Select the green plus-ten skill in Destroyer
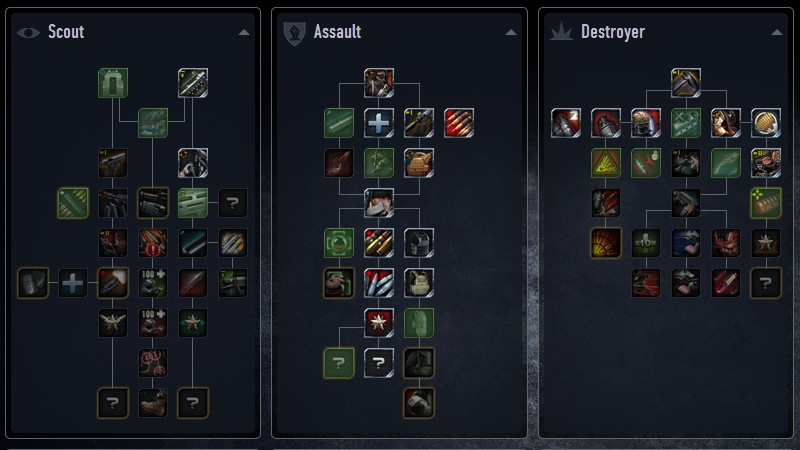This screenshot has width=800, height=450. [646, 242]
